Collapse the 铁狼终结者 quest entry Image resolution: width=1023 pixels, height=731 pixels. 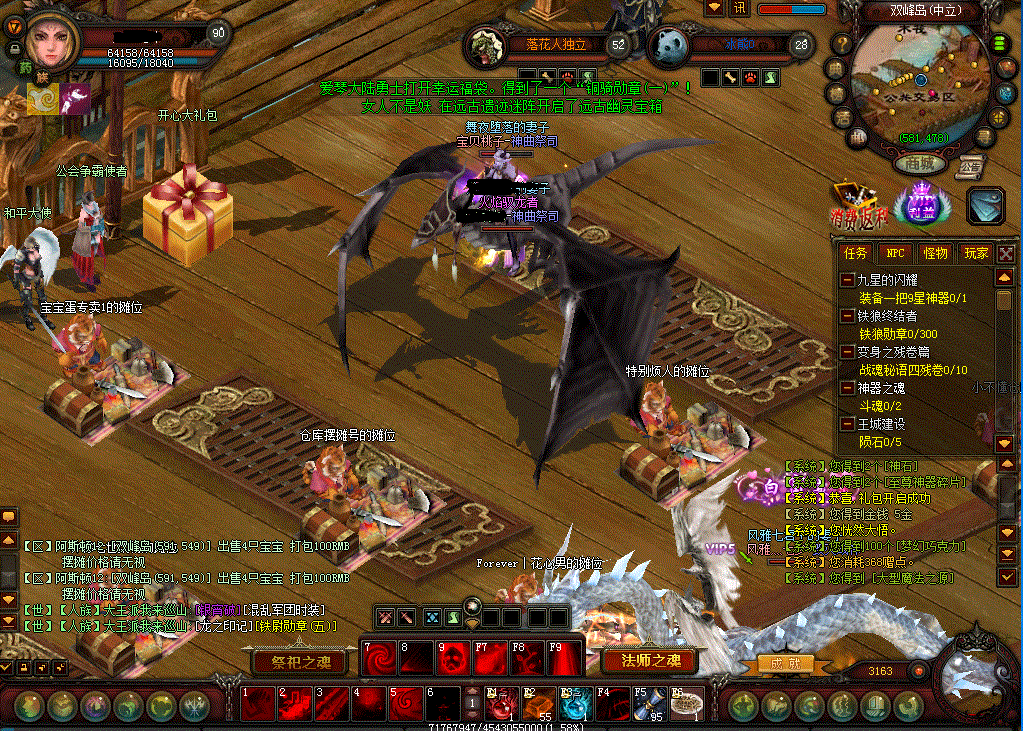click(x=847, y=316)
